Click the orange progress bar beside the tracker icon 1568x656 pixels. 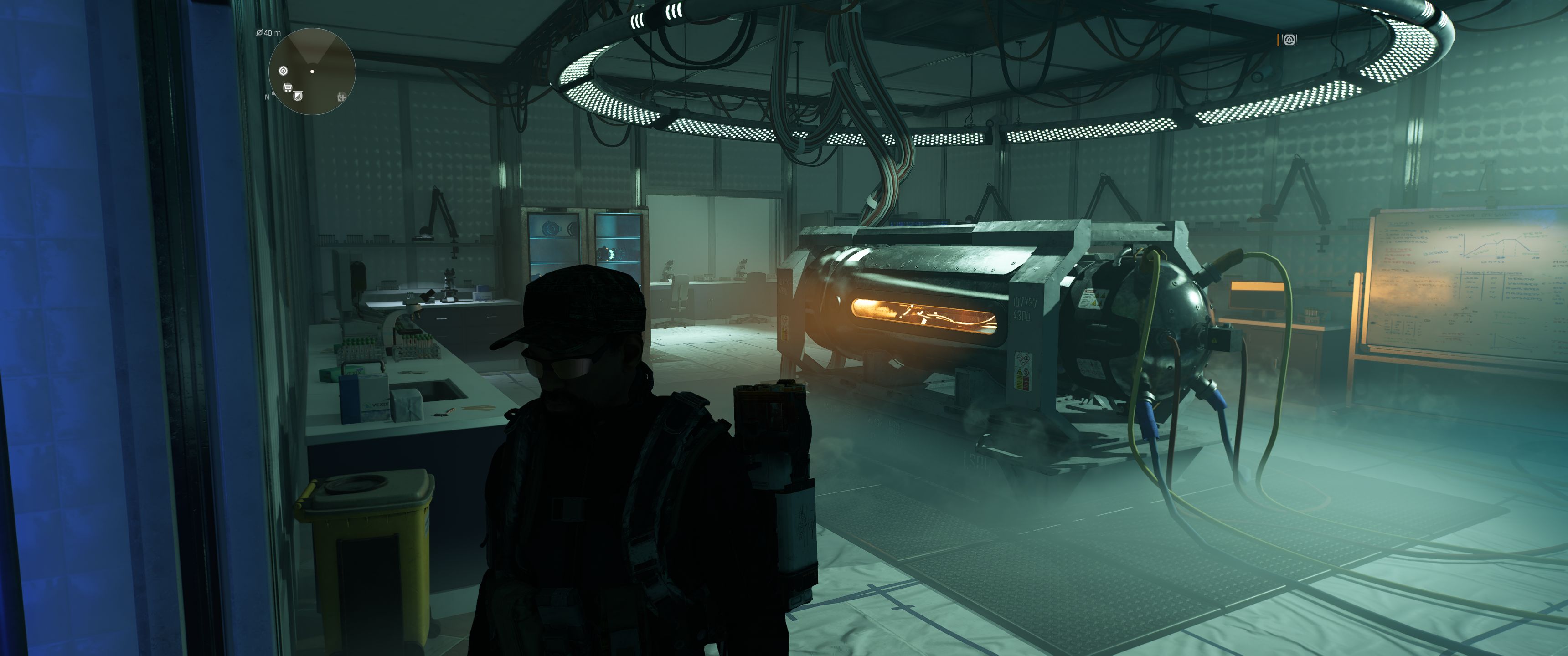[1278, 40]
